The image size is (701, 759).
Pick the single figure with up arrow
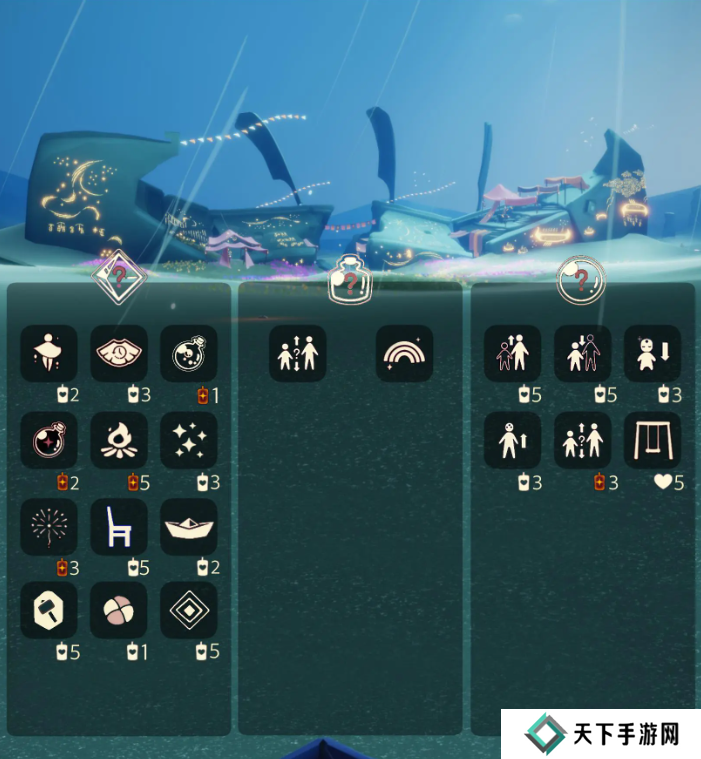pos(513,440)
